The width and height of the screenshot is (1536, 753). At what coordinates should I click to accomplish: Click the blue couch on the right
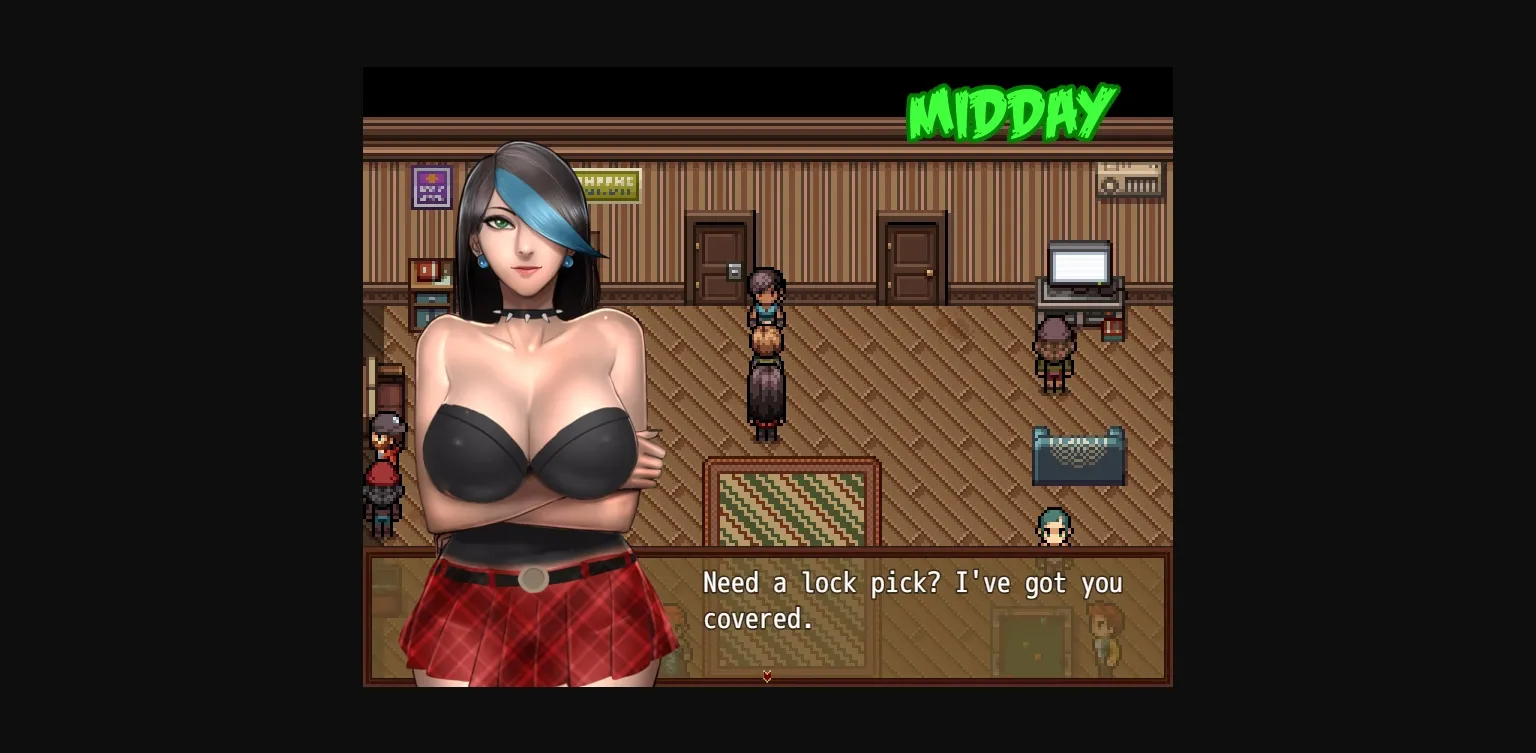tap(1078, 455)
